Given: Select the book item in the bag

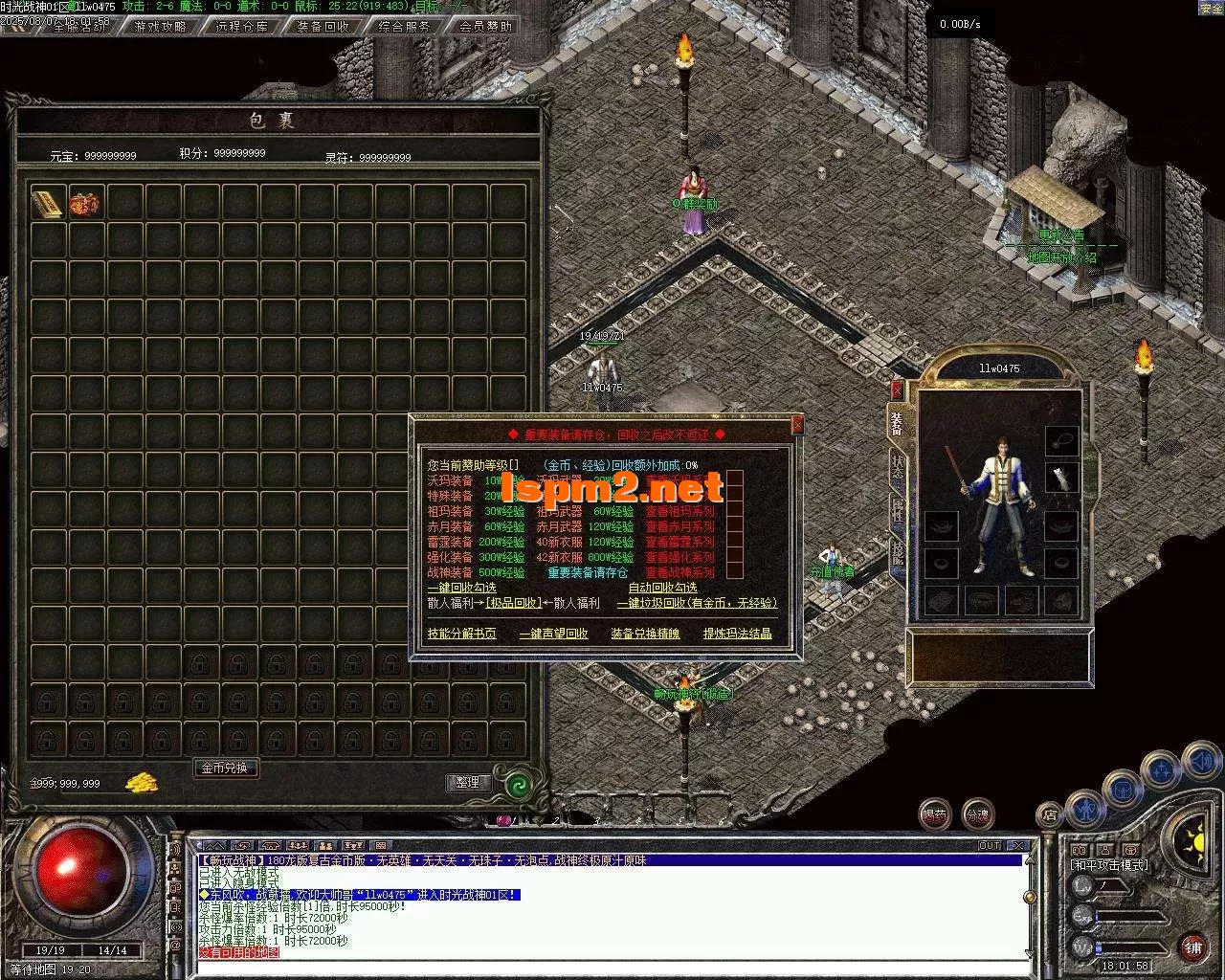Looking at the screenshot, I should coord(47,203).
